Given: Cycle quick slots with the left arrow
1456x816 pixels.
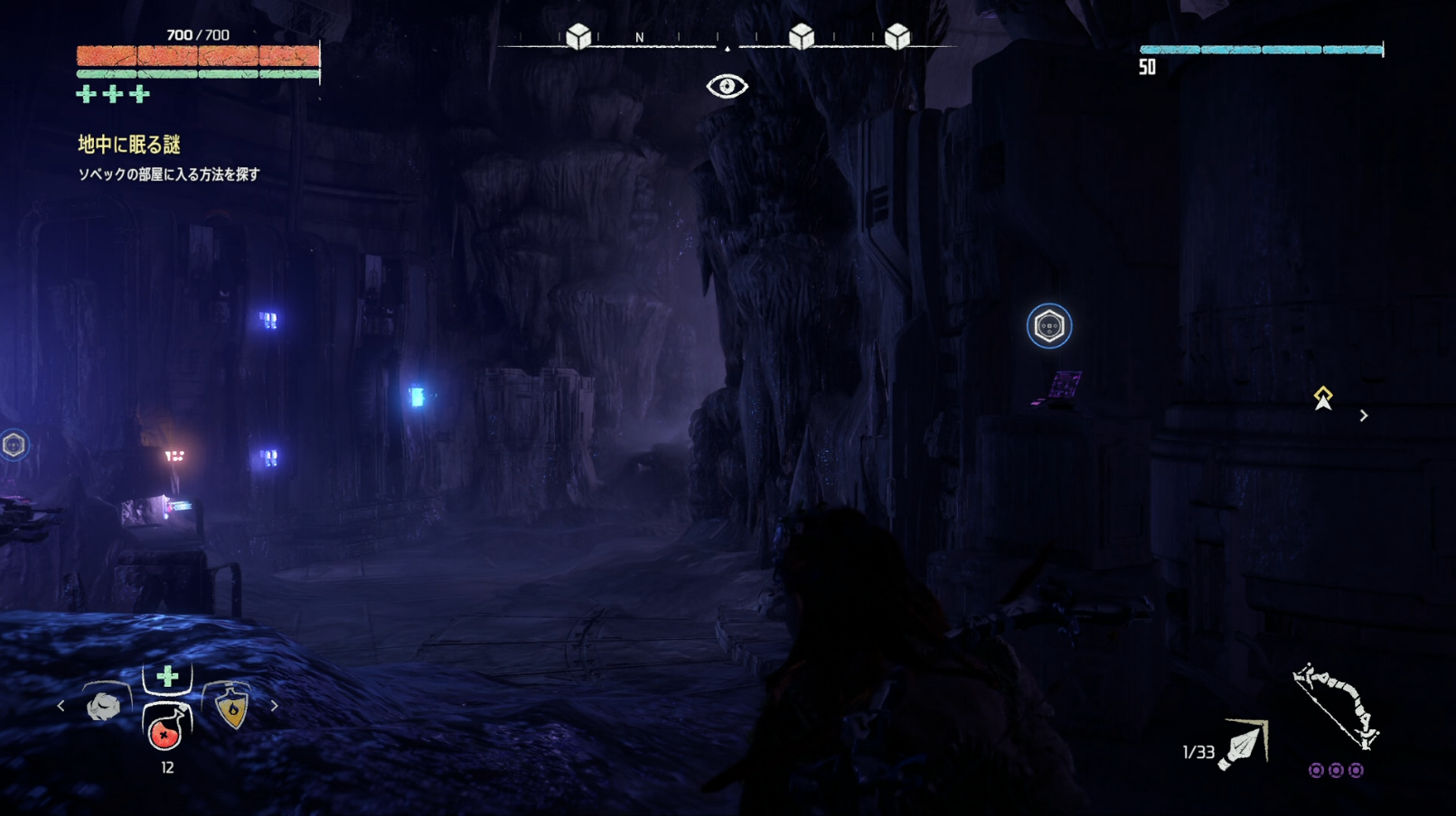Looking at the screenshot, I should (61, 706).
